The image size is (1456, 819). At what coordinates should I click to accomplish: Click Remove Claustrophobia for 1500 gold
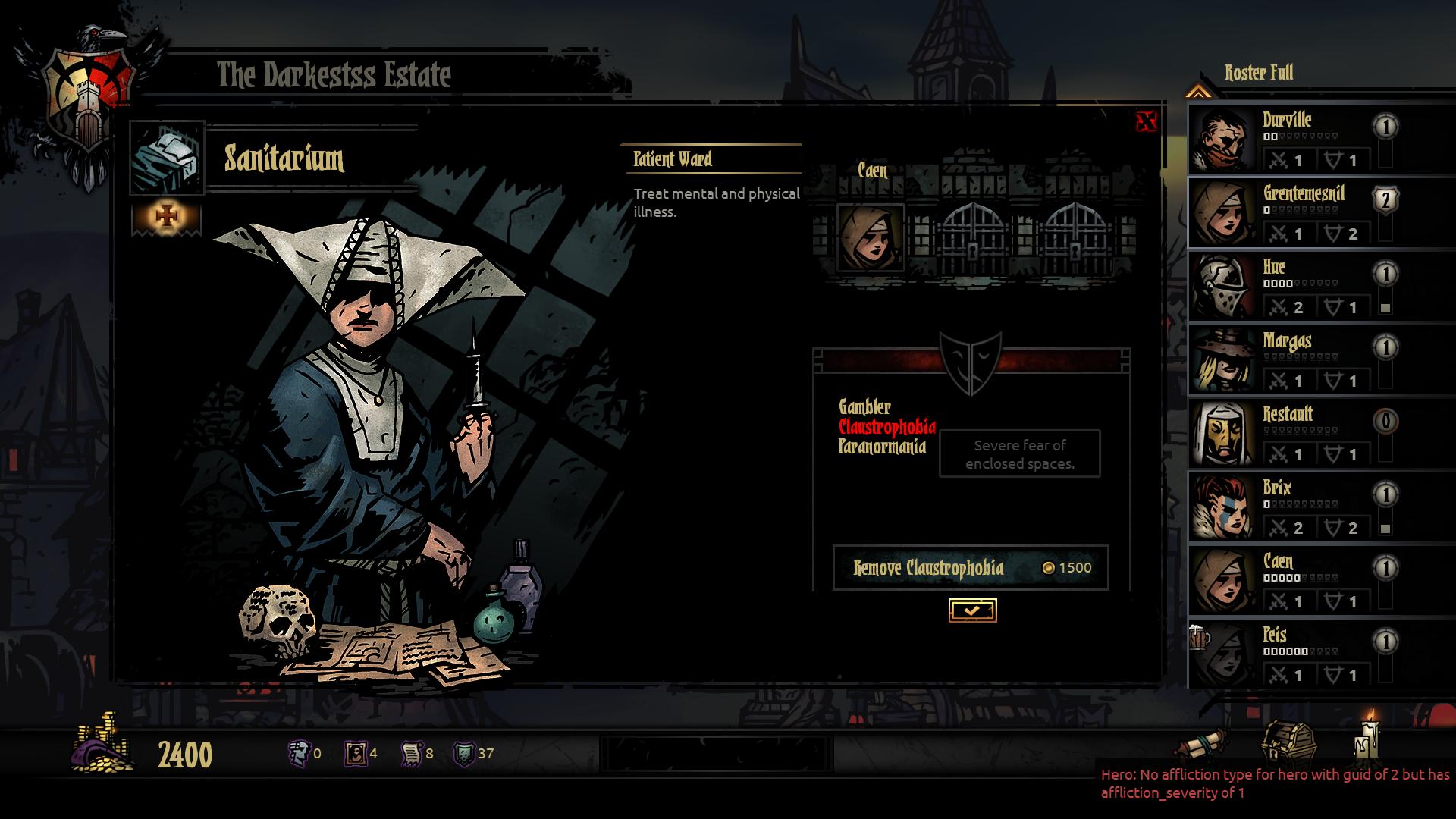tap(971, 568)
